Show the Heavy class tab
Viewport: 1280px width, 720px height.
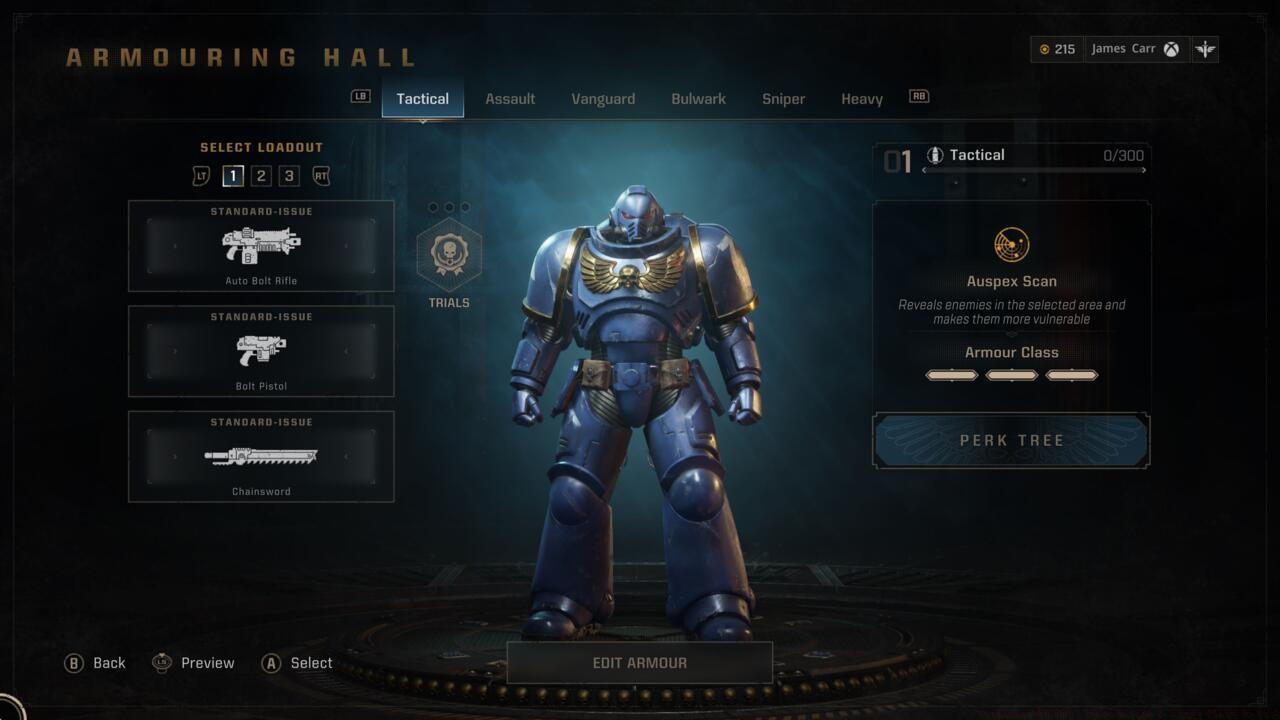coord(861,99)
